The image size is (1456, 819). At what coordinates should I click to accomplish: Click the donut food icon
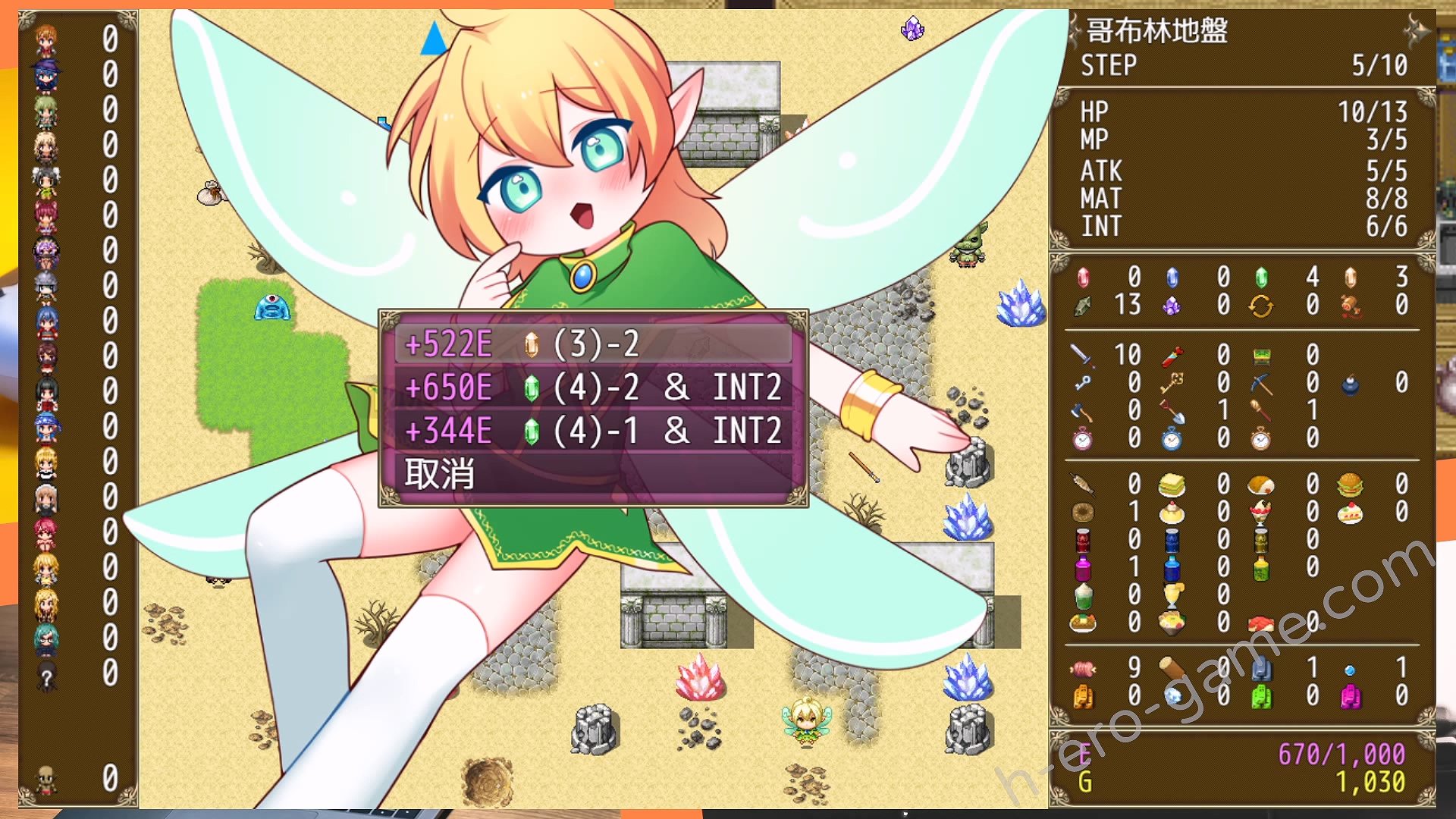click(1083, 513)
